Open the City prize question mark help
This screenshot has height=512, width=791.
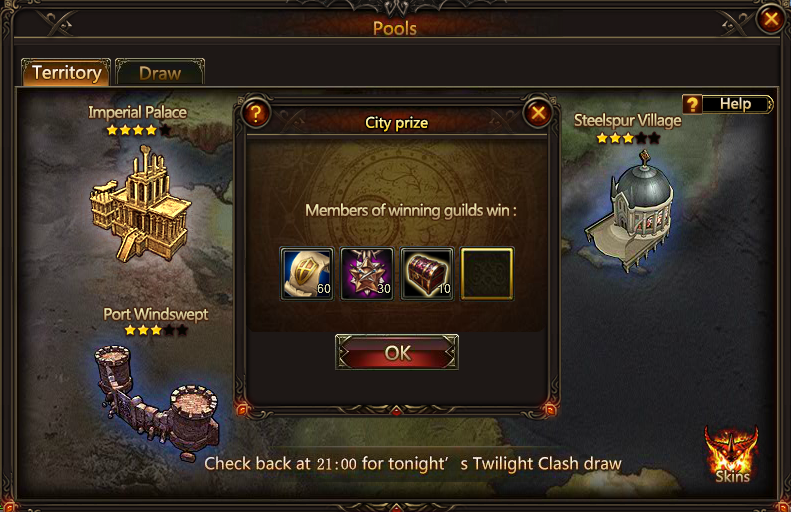(256, 113)
